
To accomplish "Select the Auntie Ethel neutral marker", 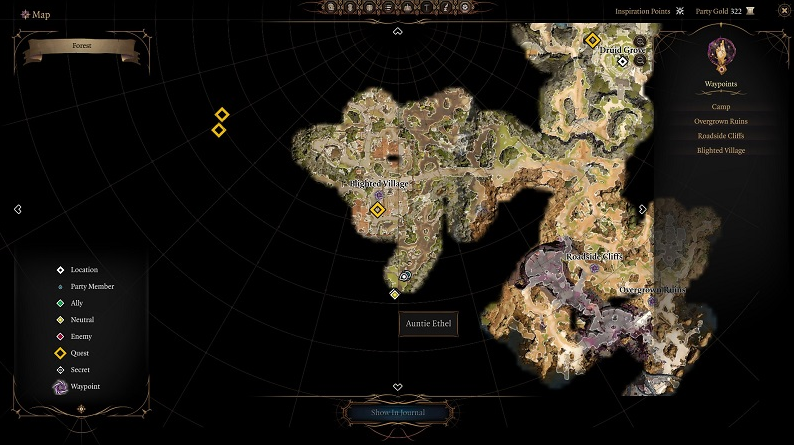I will (x=395, y=293).
